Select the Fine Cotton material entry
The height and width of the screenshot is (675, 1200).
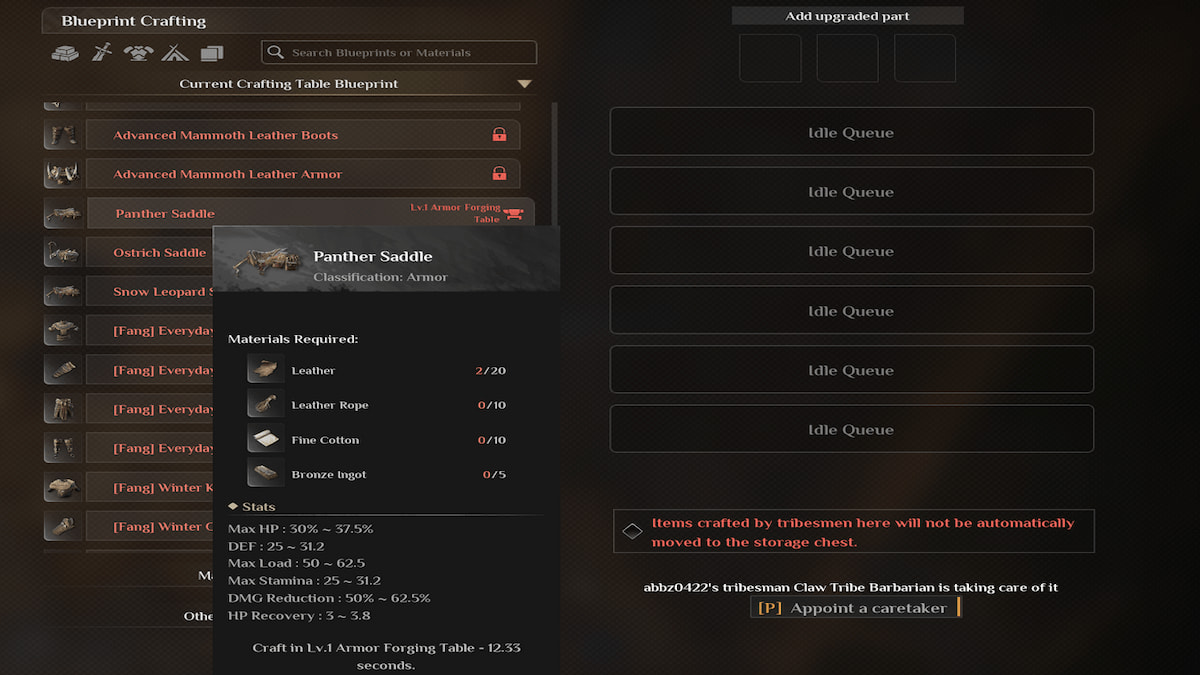325,440
